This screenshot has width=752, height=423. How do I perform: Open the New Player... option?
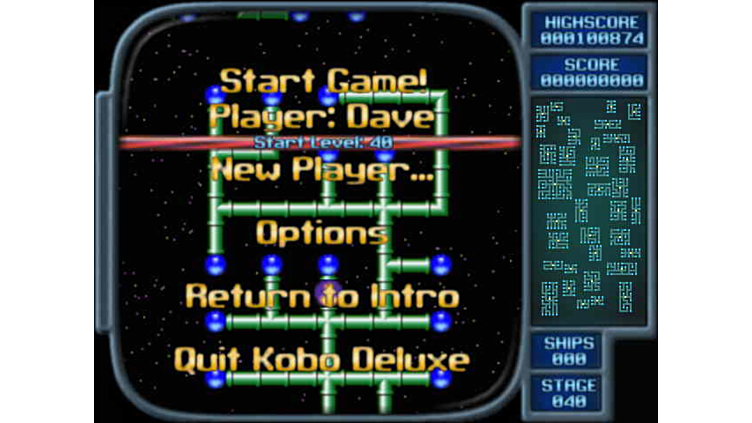coord(322,170)
